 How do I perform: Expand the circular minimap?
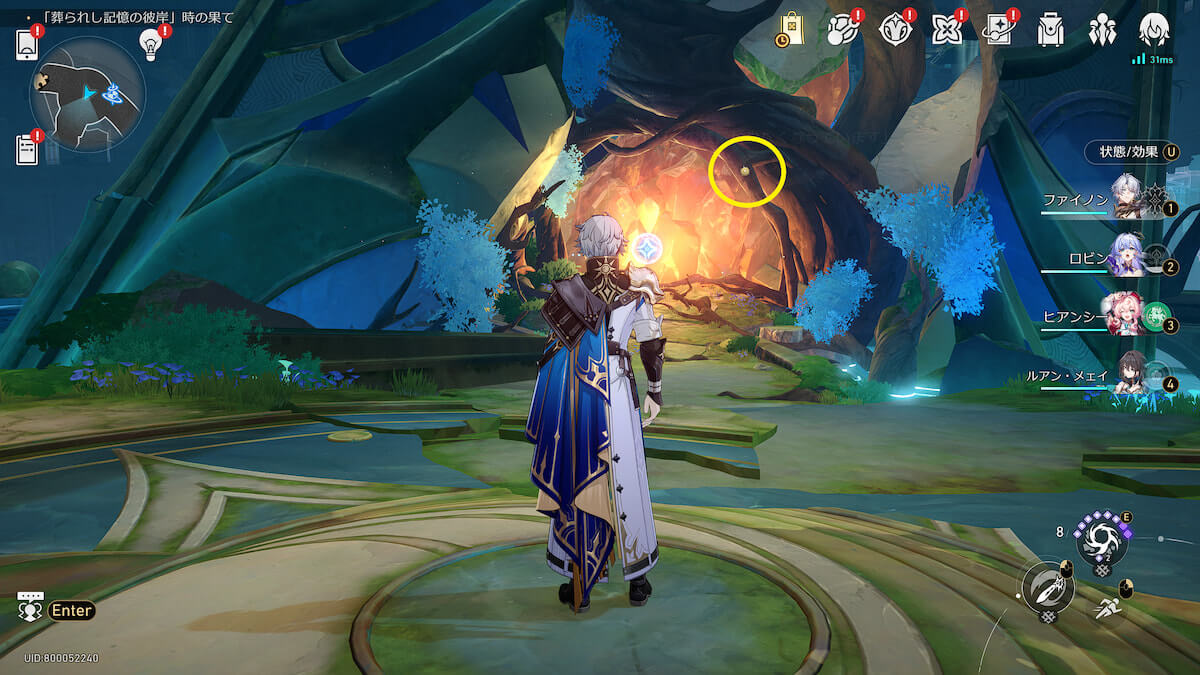click(x=88, y=95)
